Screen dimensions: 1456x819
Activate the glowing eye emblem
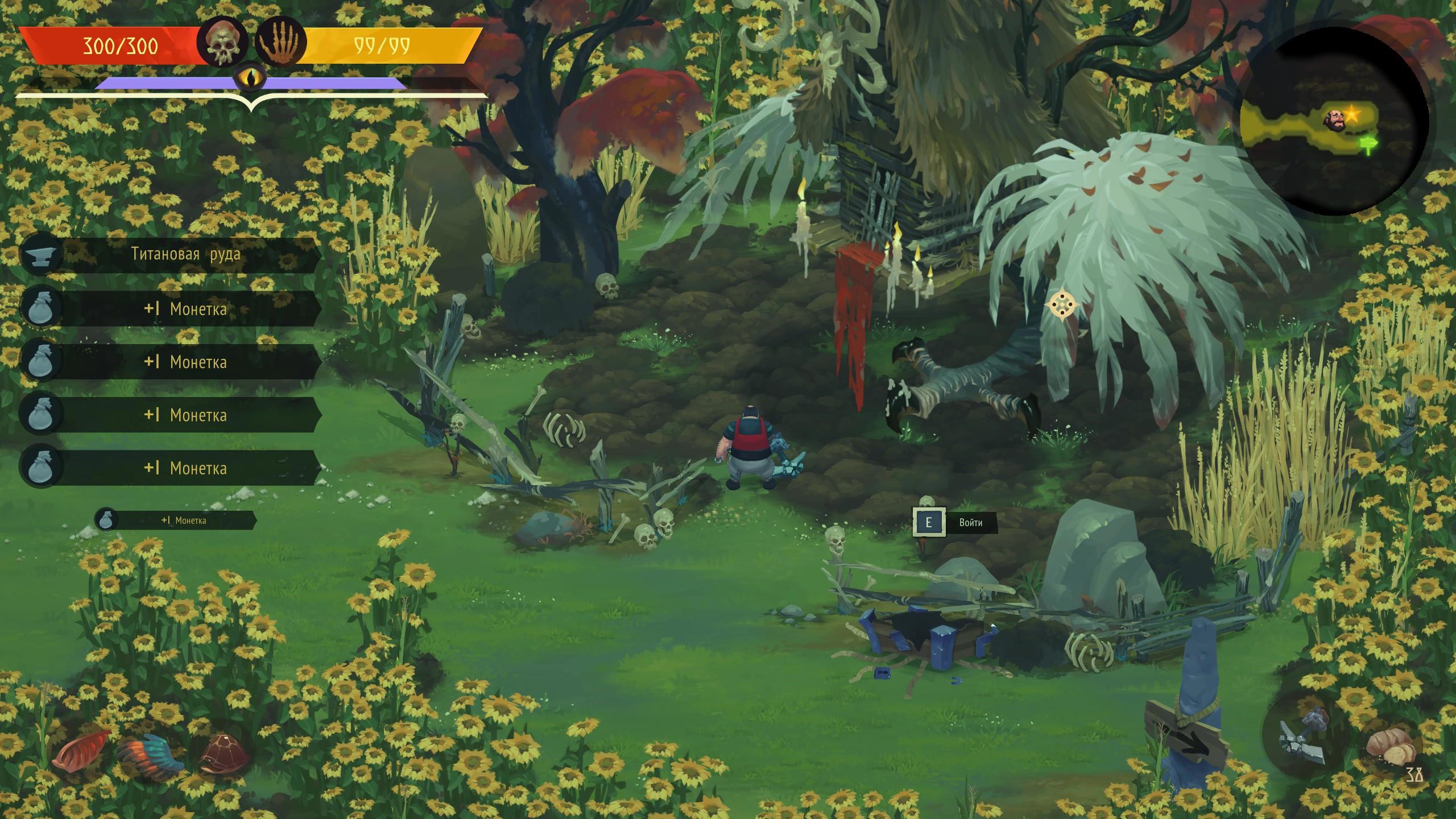click(251, 80)
